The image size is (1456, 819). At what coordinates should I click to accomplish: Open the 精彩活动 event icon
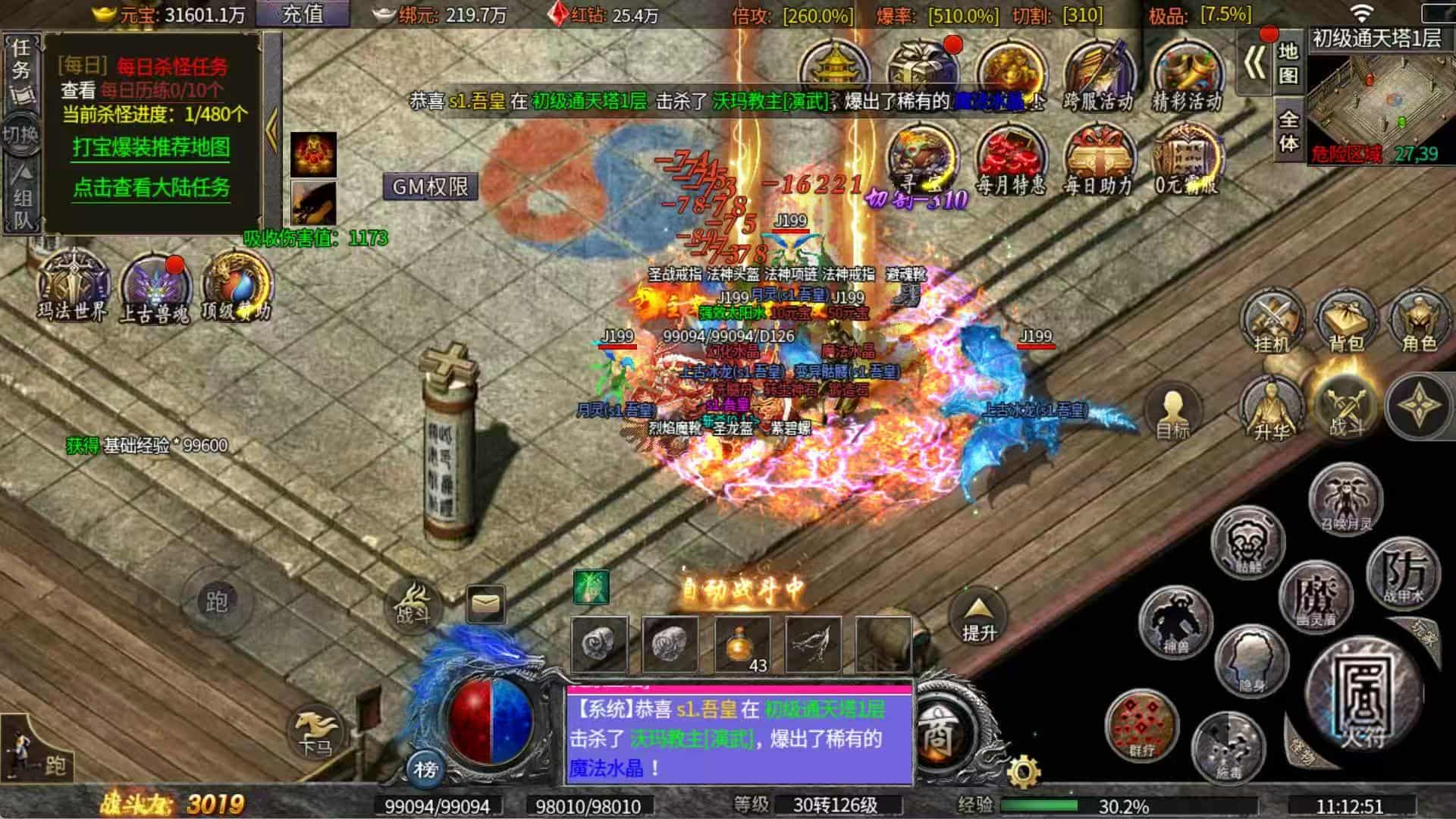pos(1187,76)
